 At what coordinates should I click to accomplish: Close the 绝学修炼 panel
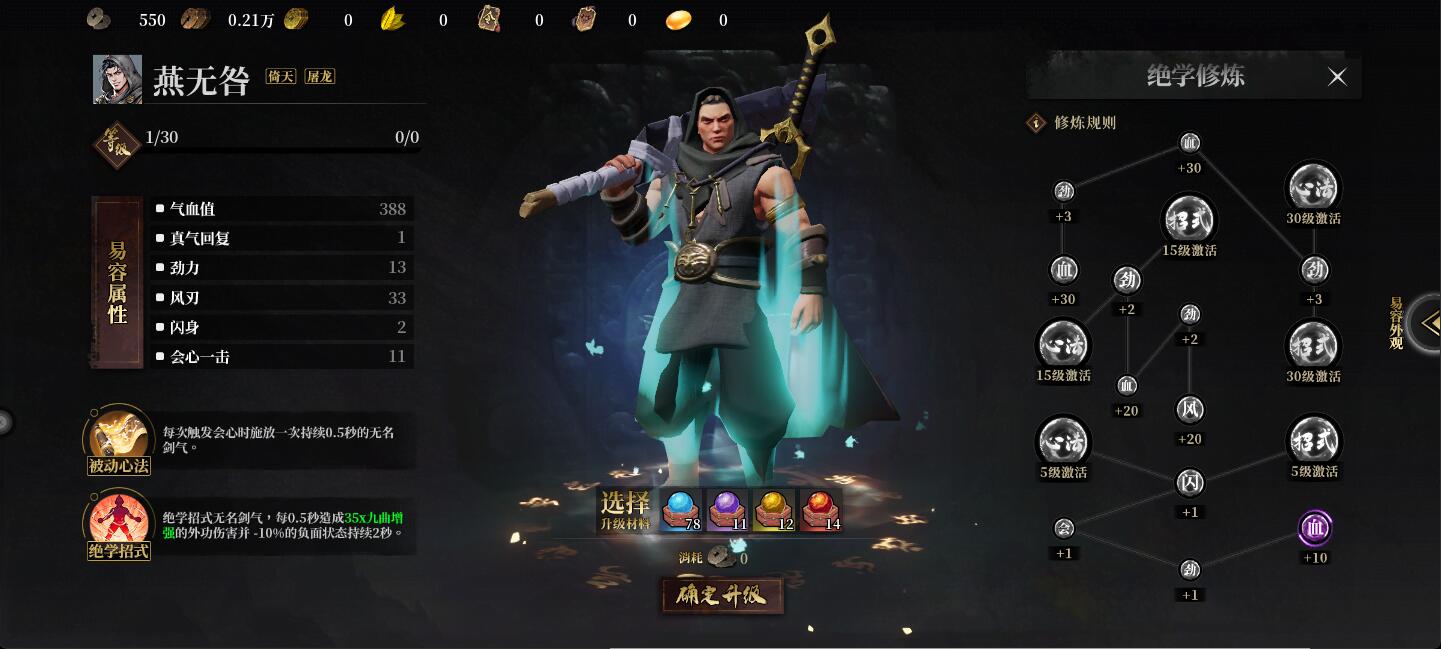tap(1337, 77)
